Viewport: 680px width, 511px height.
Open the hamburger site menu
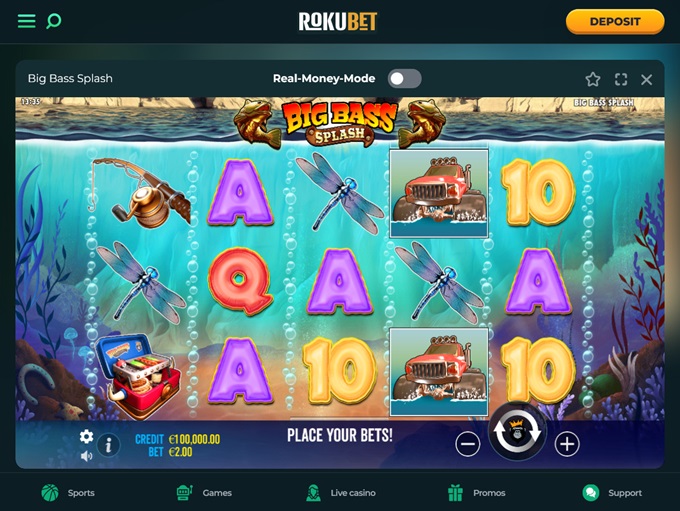click(x=27, y=21)
